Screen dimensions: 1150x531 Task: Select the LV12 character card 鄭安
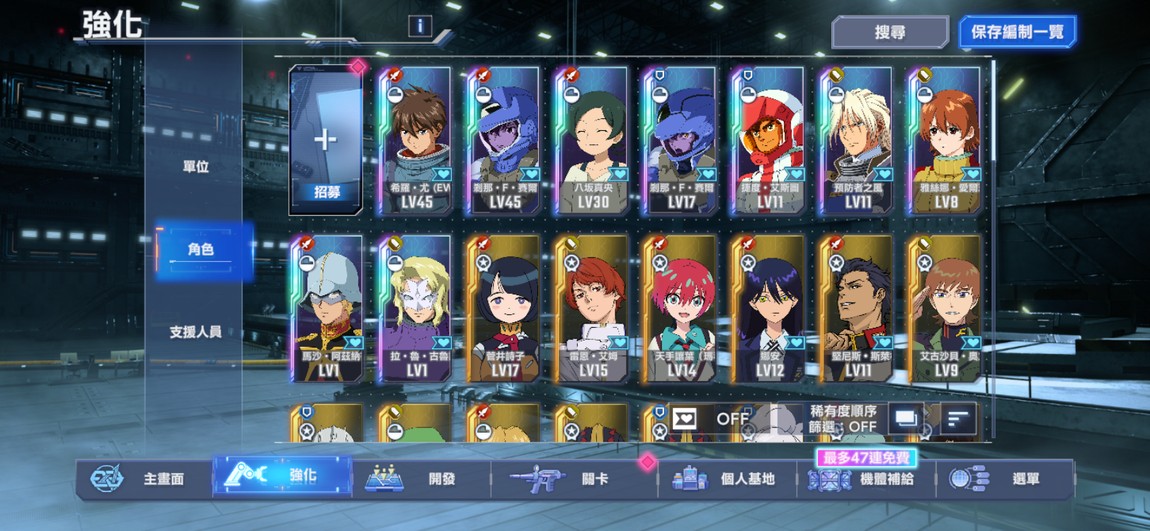click(x=769, y=308)
